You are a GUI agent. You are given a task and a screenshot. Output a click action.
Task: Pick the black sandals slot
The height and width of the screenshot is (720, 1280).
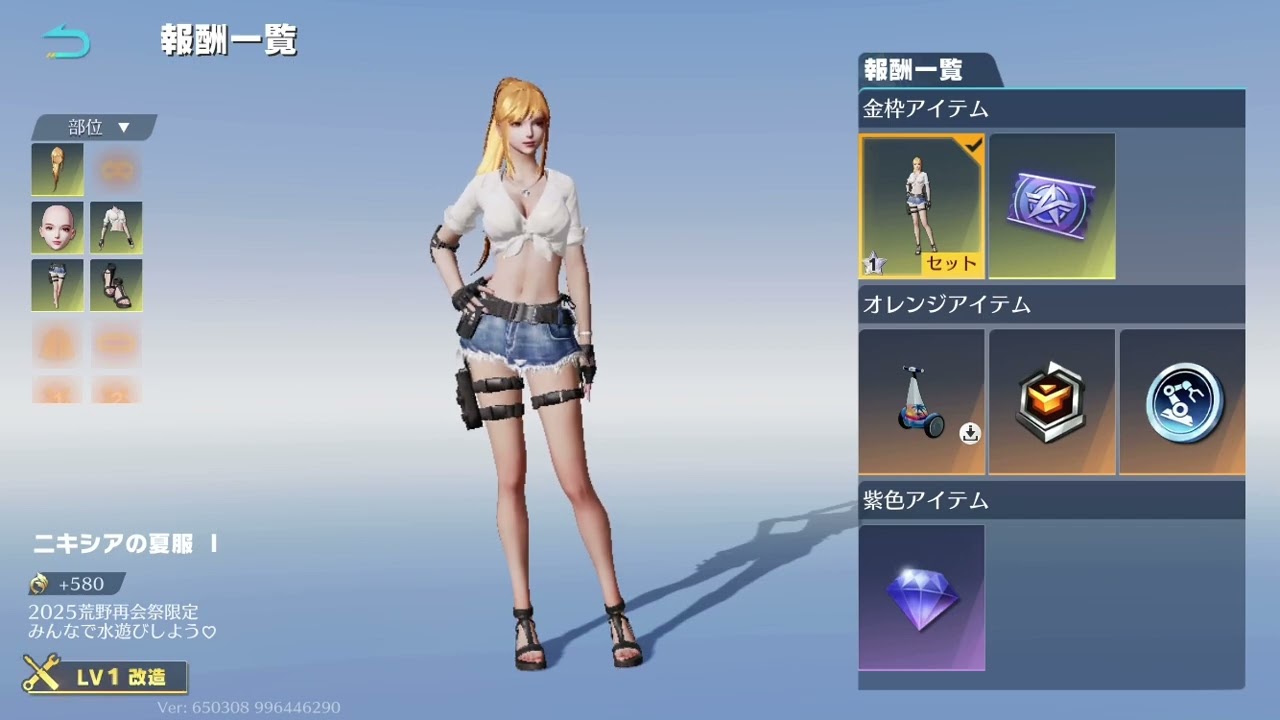tap(116, 285)
